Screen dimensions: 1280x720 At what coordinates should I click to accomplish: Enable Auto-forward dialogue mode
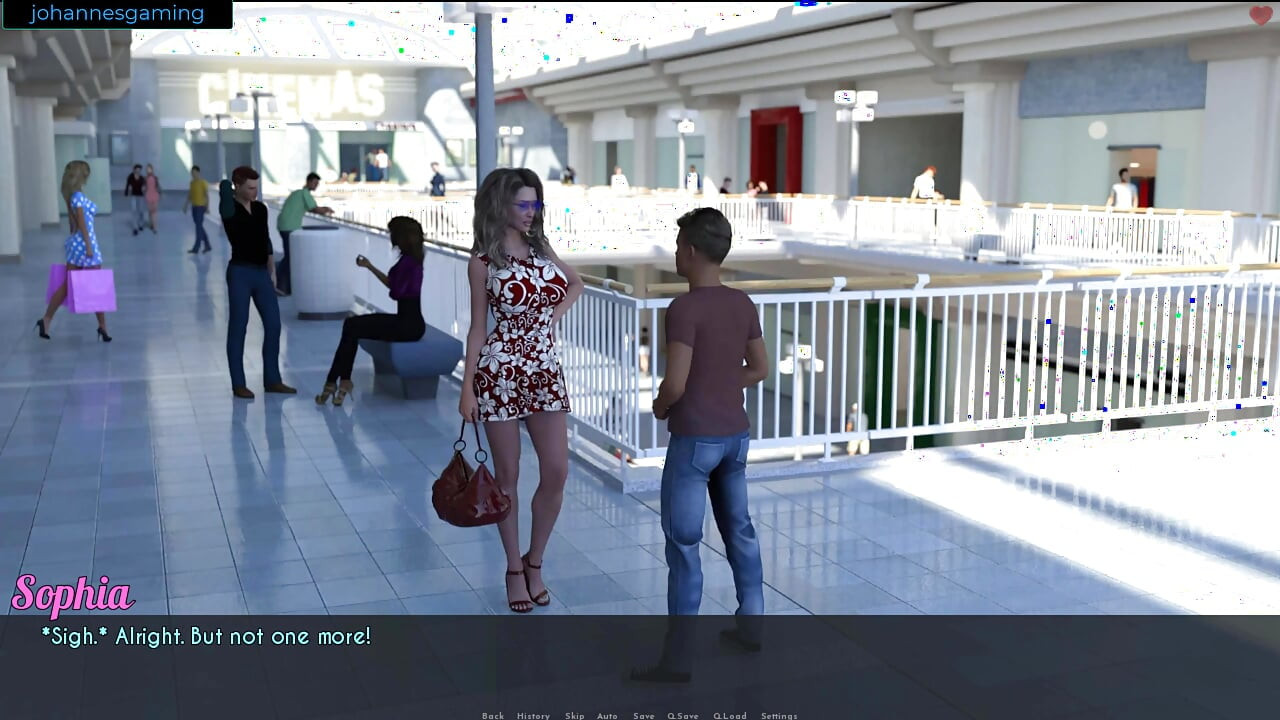coord(606,716)
